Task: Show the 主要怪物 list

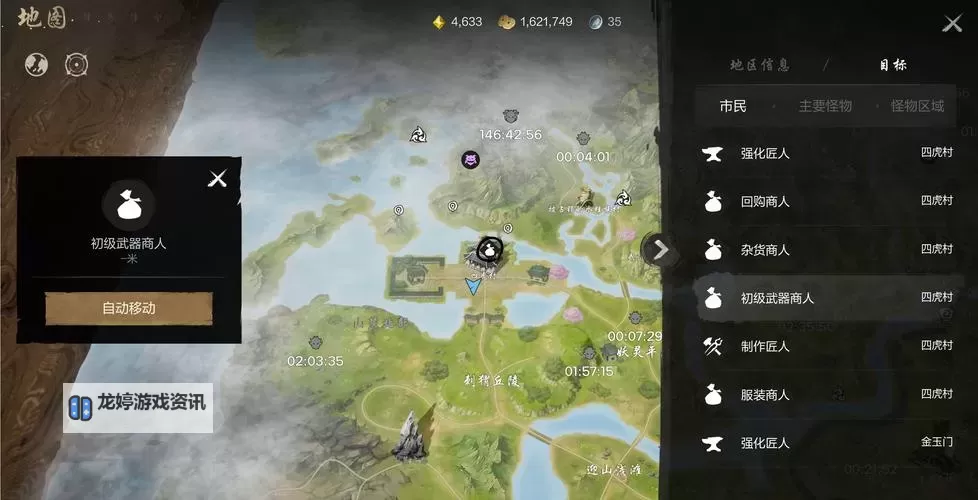Action: 825,106
